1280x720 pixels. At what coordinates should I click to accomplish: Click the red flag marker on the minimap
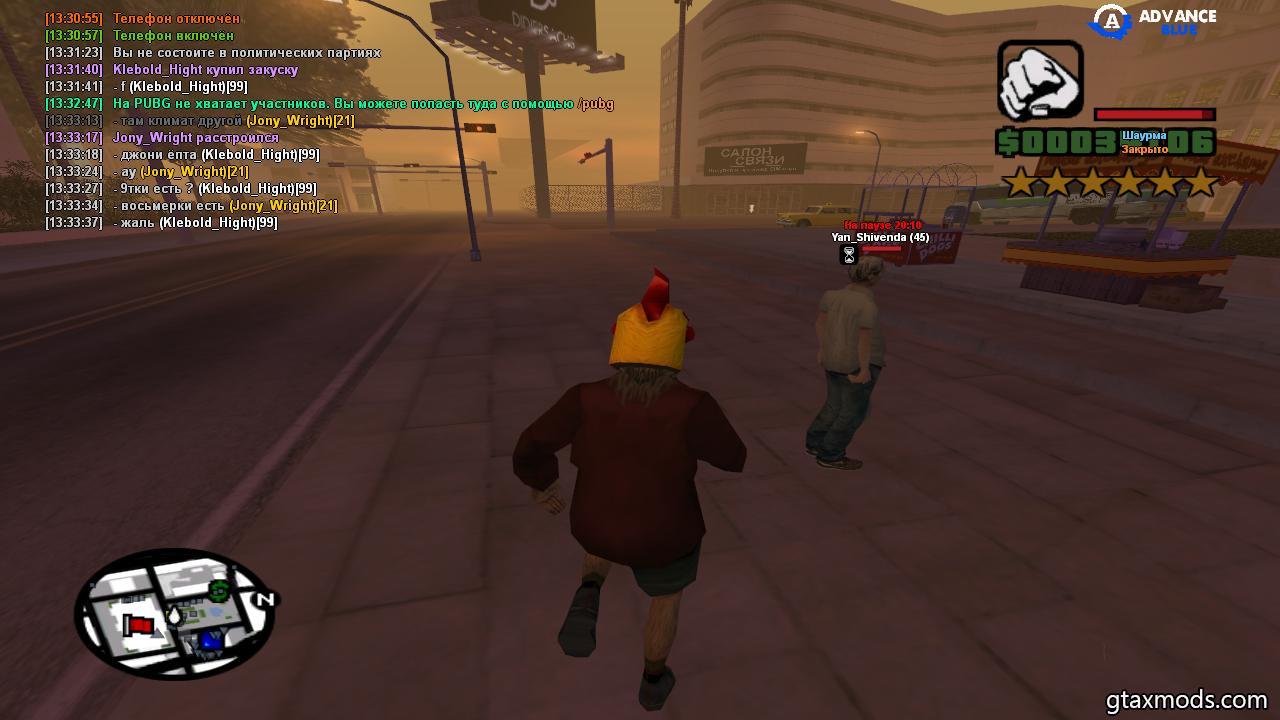click(x=139, y=626)
